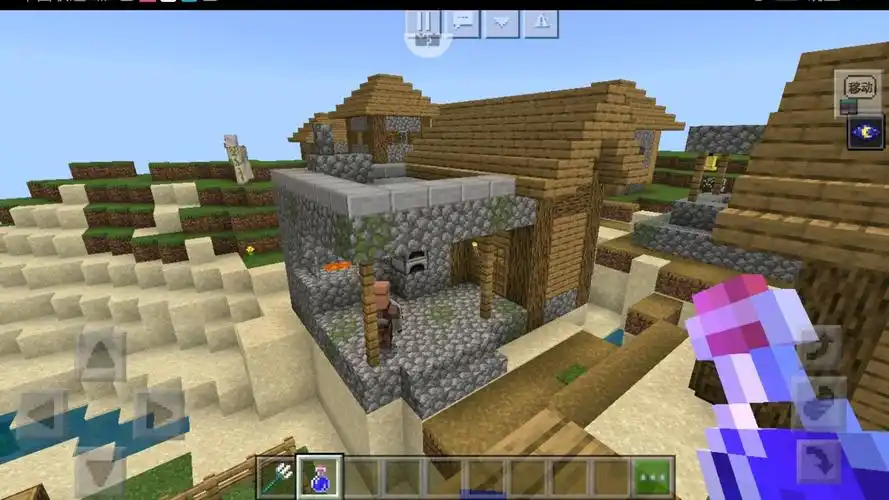Tap the fly-up arrow button

point(819,346)
